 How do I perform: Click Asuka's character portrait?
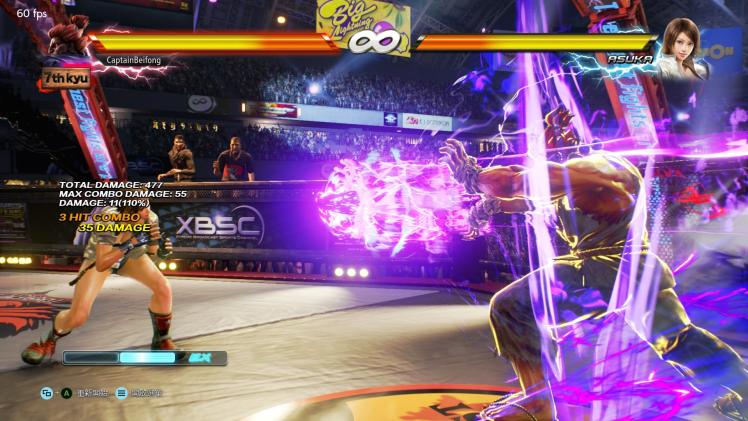pos(683,44)
